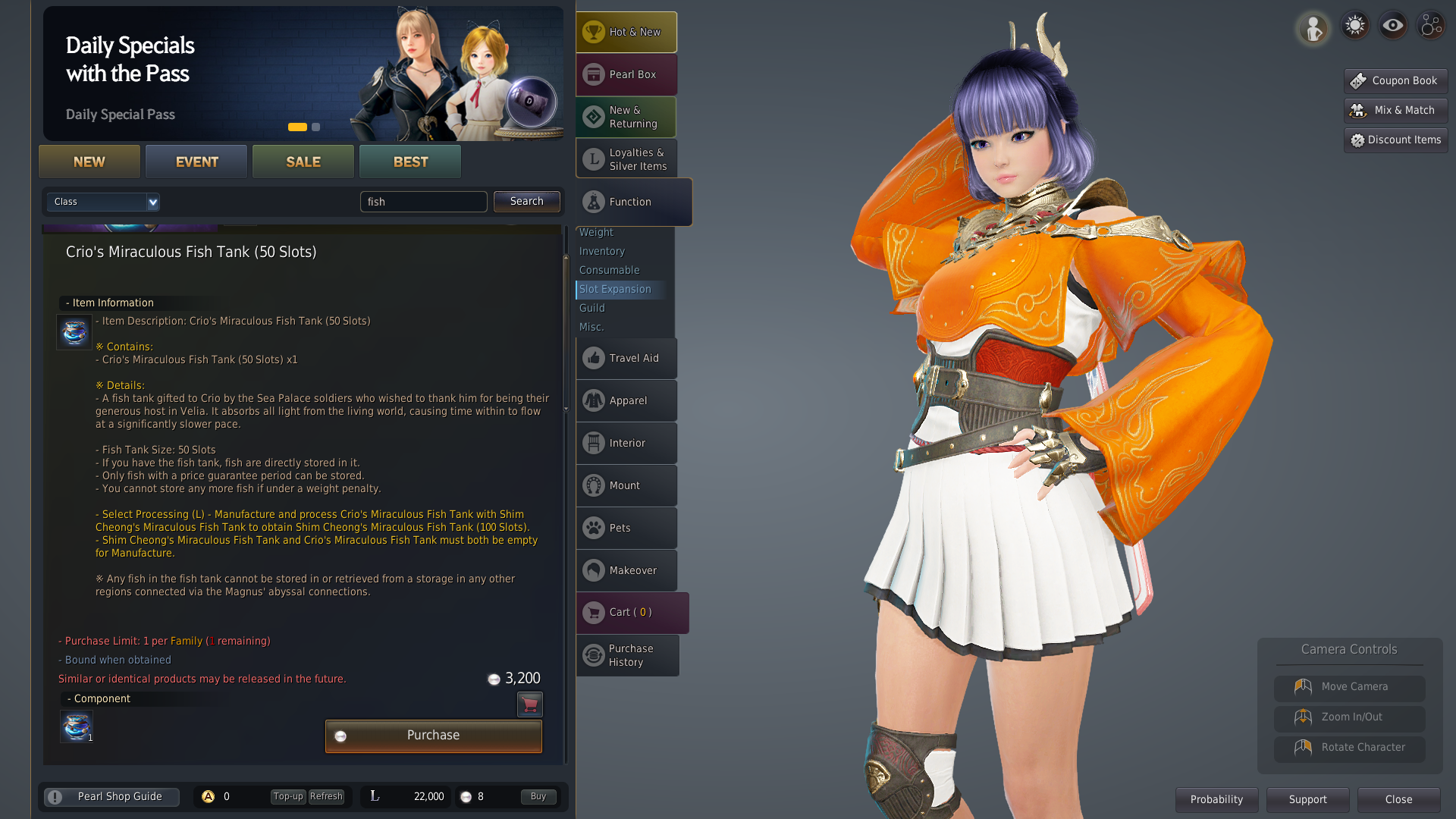1456x819 pixels.
Task: Open the EVENT tab
Action: tap(196, 162)
